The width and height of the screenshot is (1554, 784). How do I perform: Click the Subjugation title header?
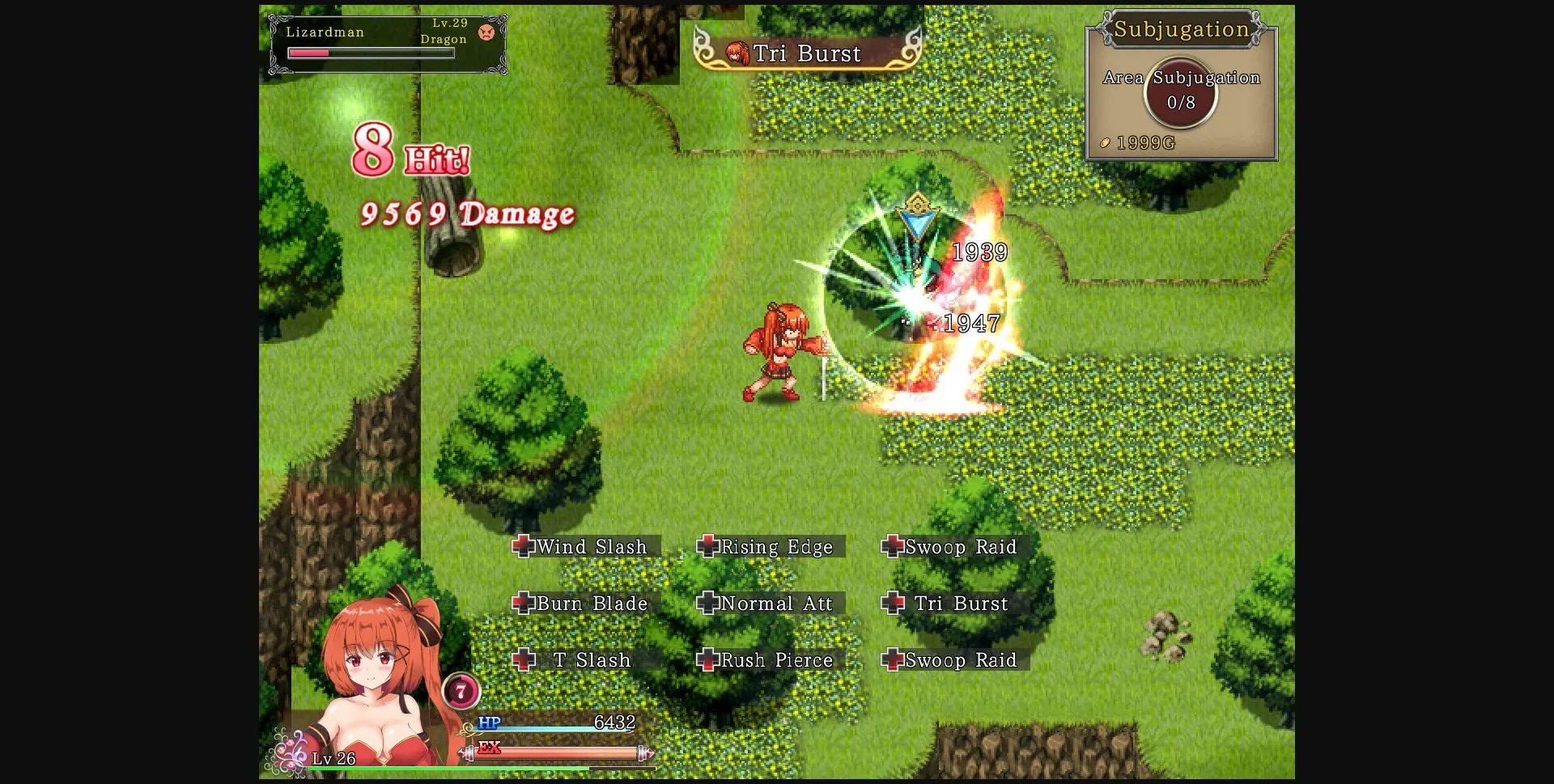[x=1180, y=30]
